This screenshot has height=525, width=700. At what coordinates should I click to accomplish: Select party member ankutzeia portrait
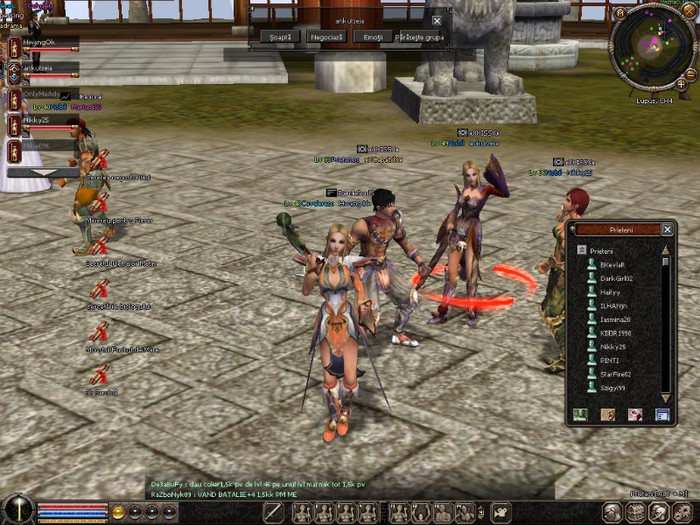pyautogui.click(x=16, y=72)
